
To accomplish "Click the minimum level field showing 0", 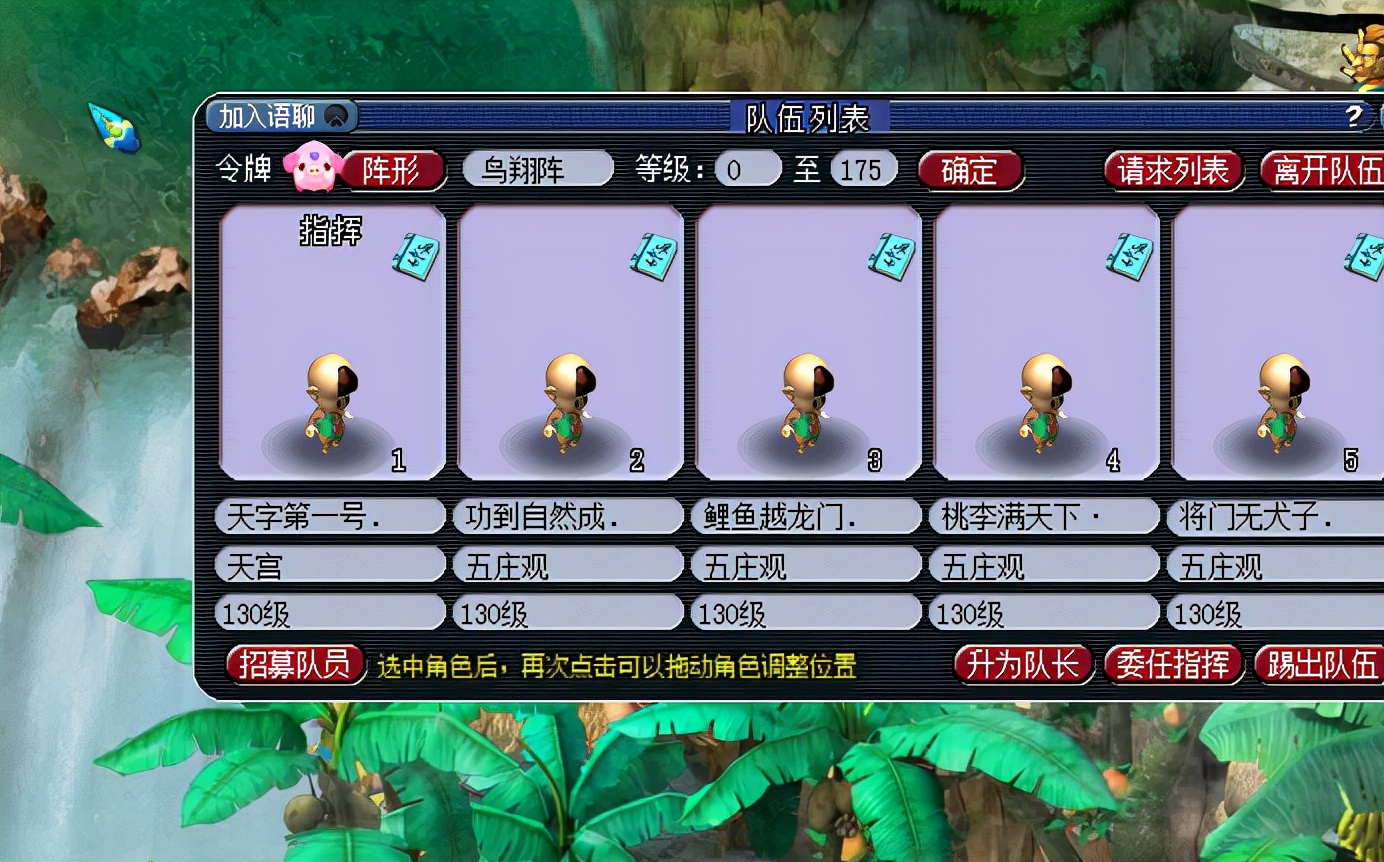I will 747,169.
